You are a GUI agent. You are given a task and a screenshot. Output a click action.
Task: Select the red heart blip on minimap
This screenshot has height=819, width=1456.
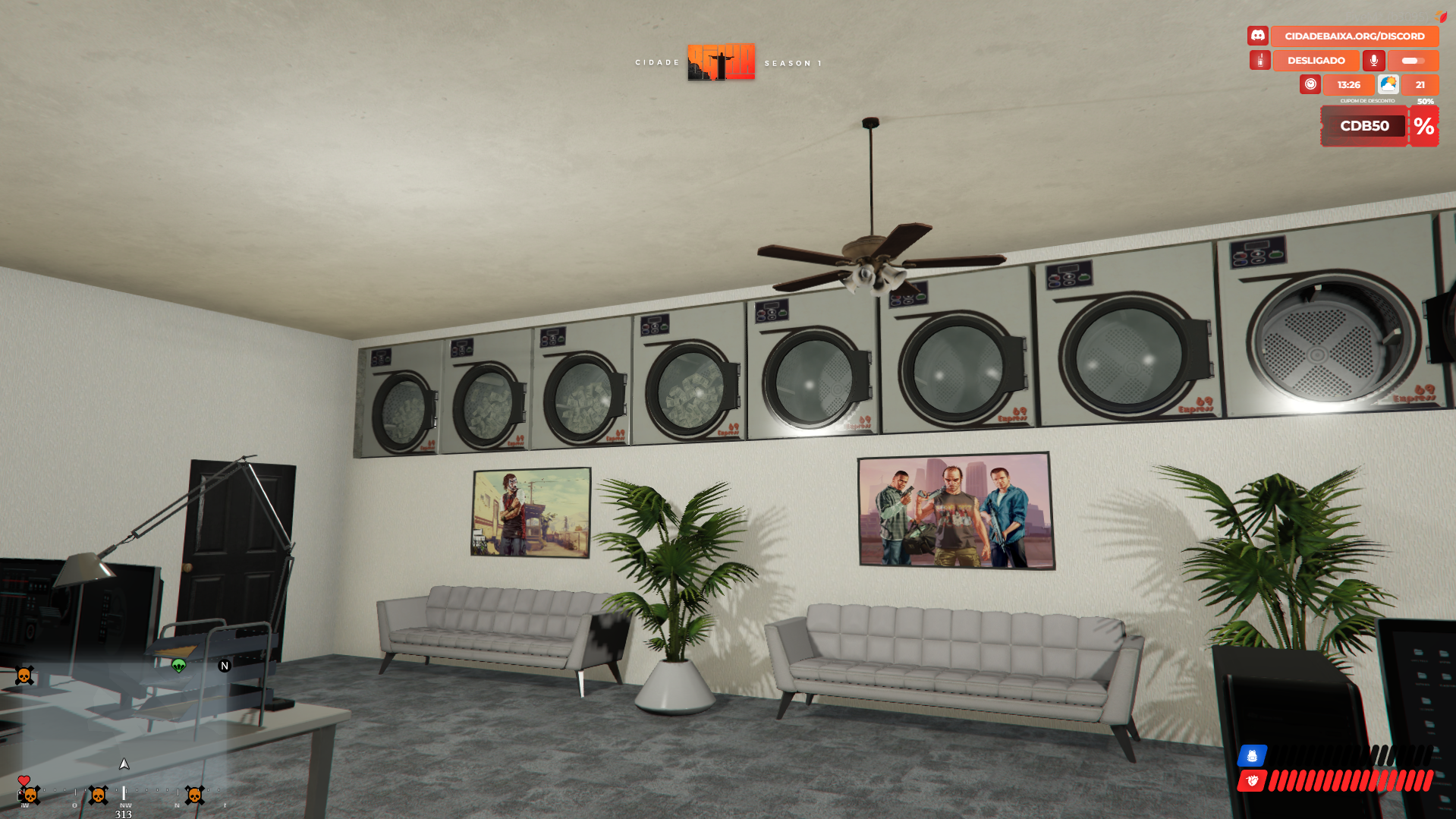point(24,780)
